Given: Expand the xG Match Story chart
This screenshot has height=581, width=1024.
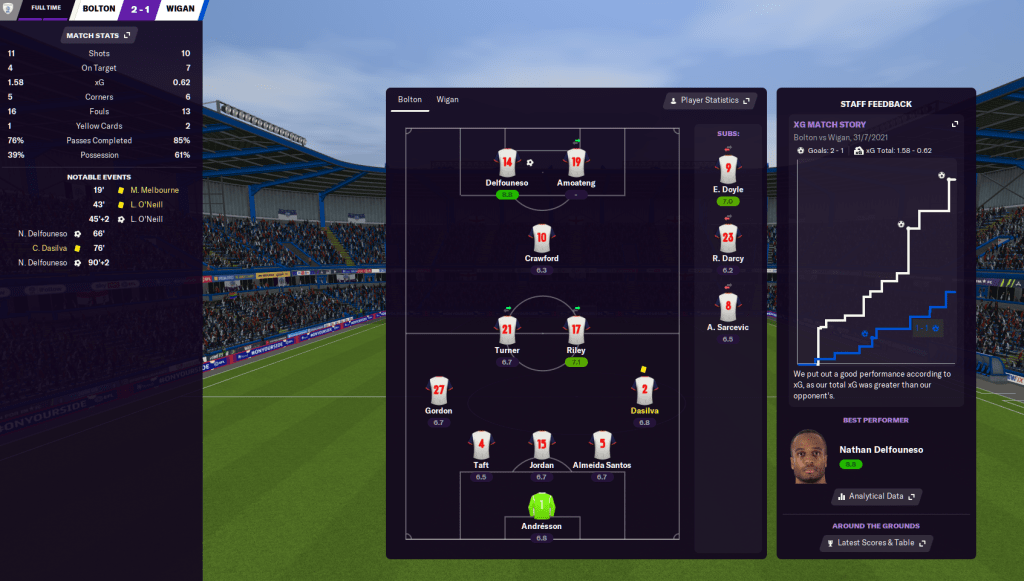Looking at the screenshot, I should pos(954,124).
